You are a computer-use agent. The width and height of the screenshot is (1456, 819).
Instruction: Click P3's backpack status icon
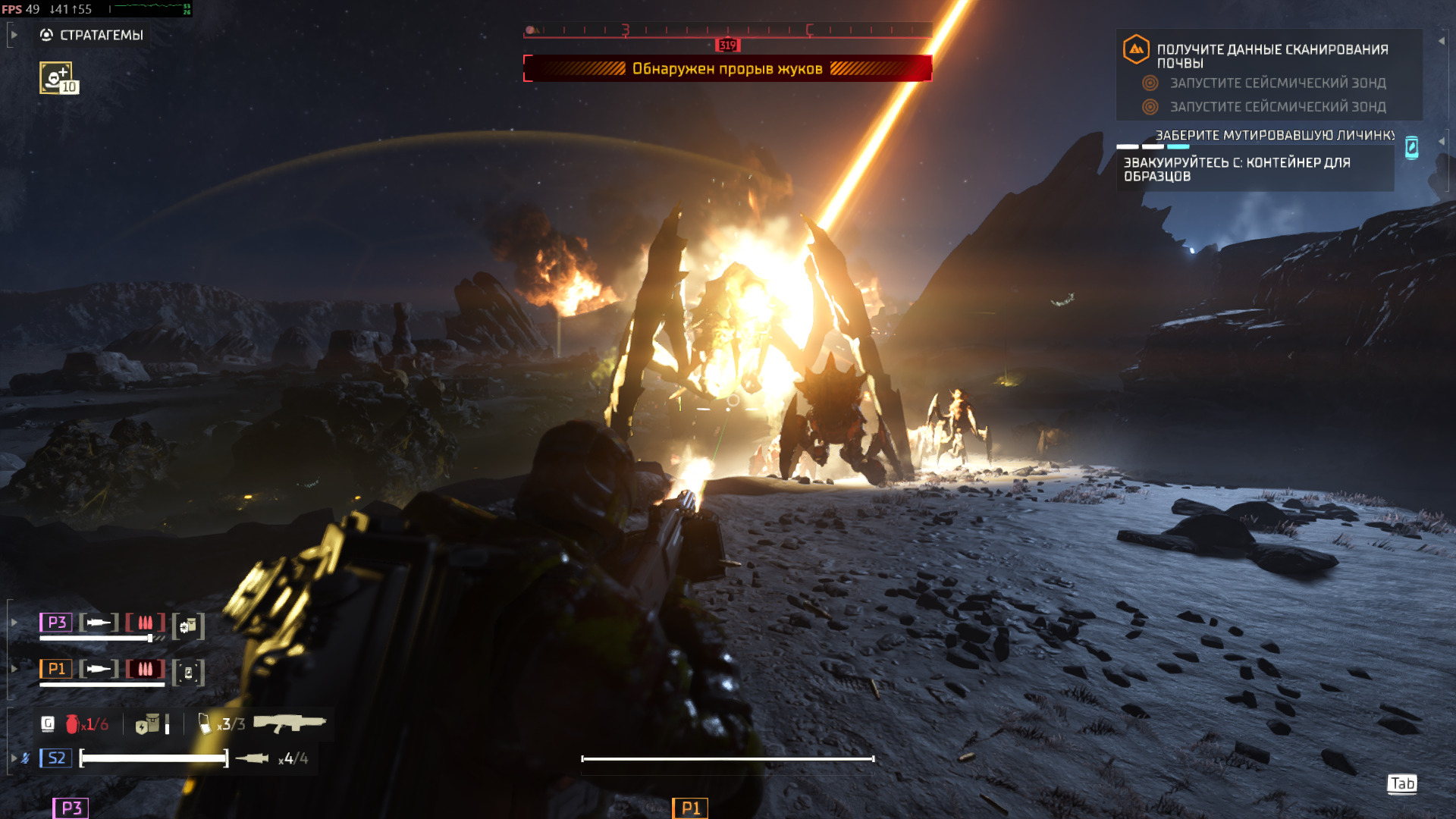(188, 626)
